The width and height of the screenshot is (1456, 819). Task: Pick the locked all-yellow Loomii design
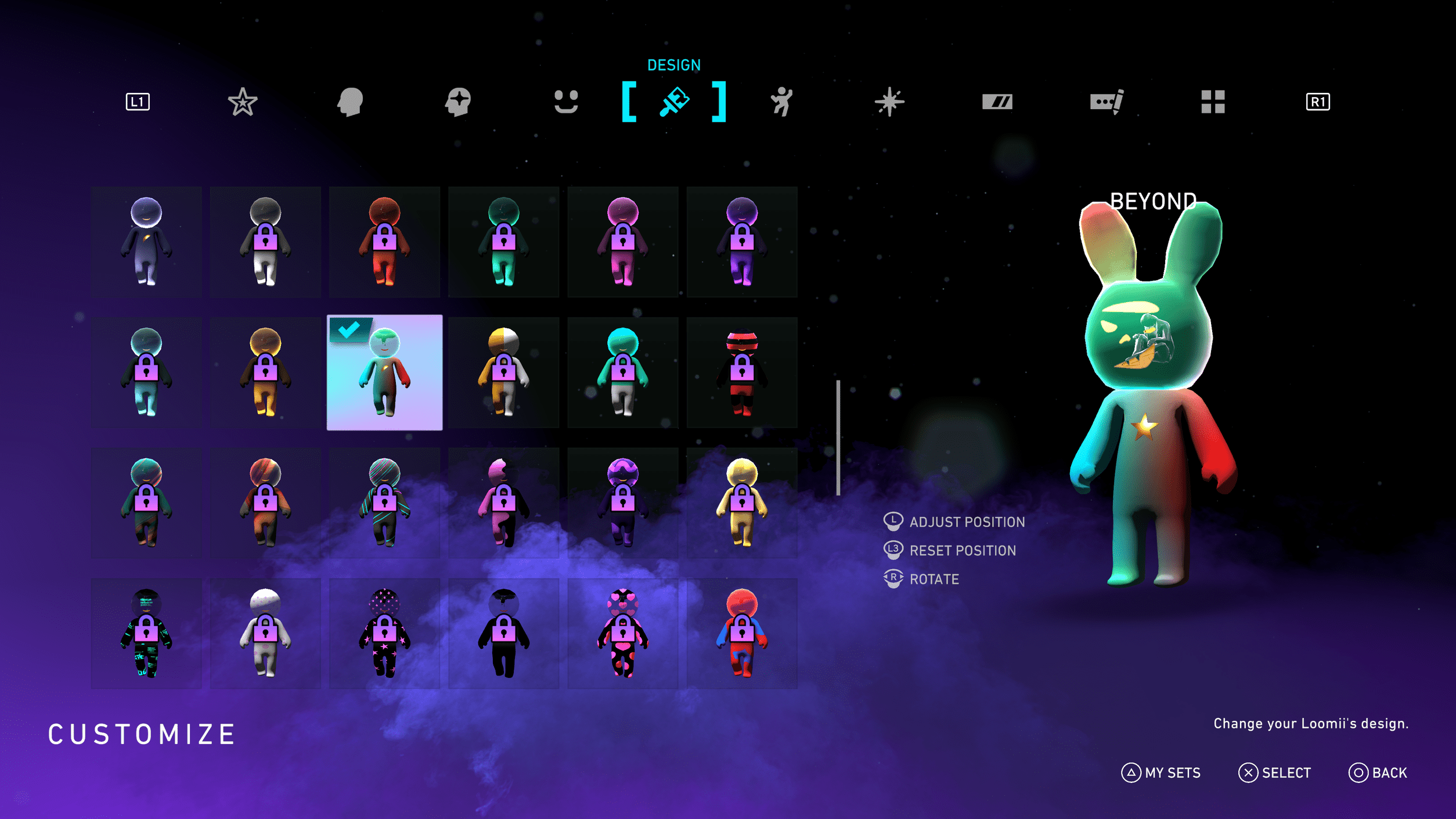tap(741, 503)
